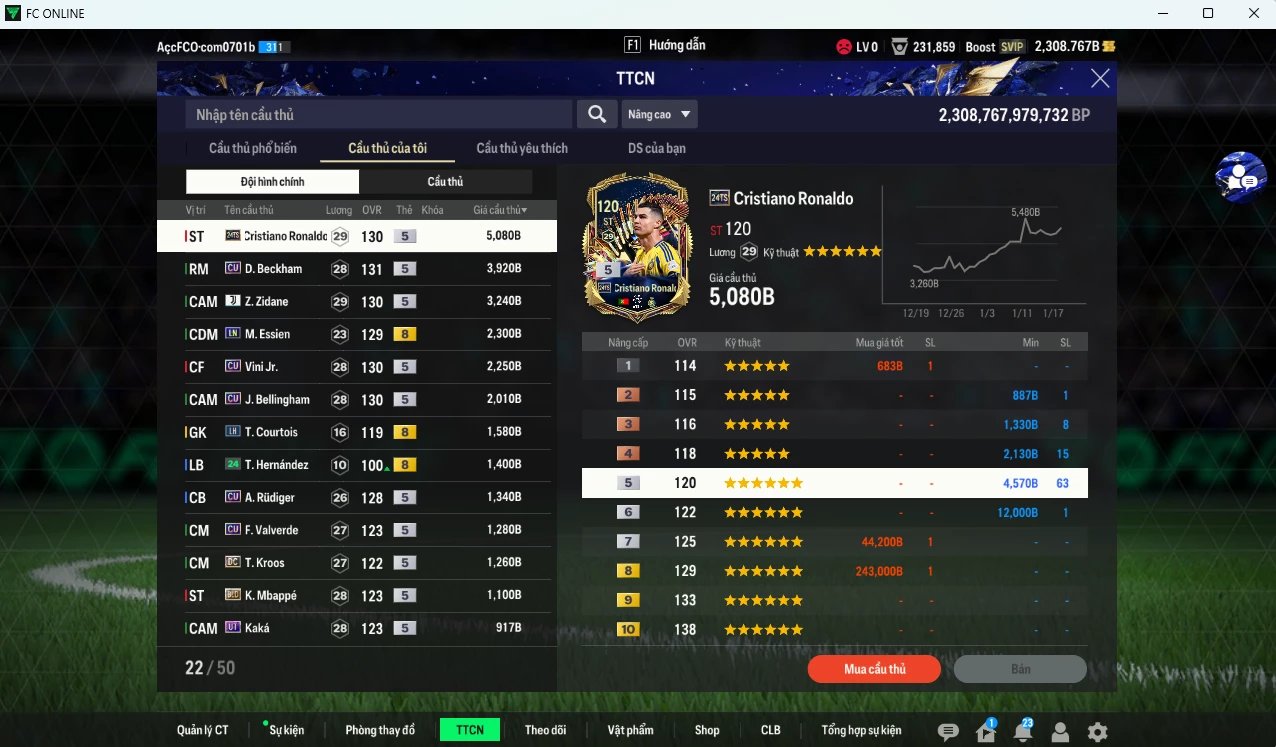Run search with the magnifier button

[x=596, y=115]
